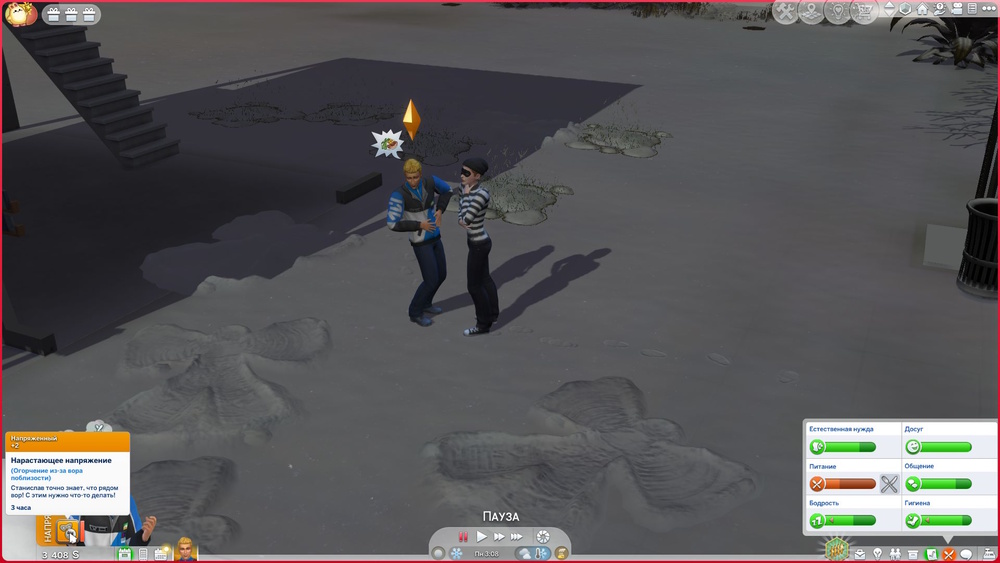Click the fork-and-knife action beside Питание
Screen dimensions: 1000x563
pos(889,484)
